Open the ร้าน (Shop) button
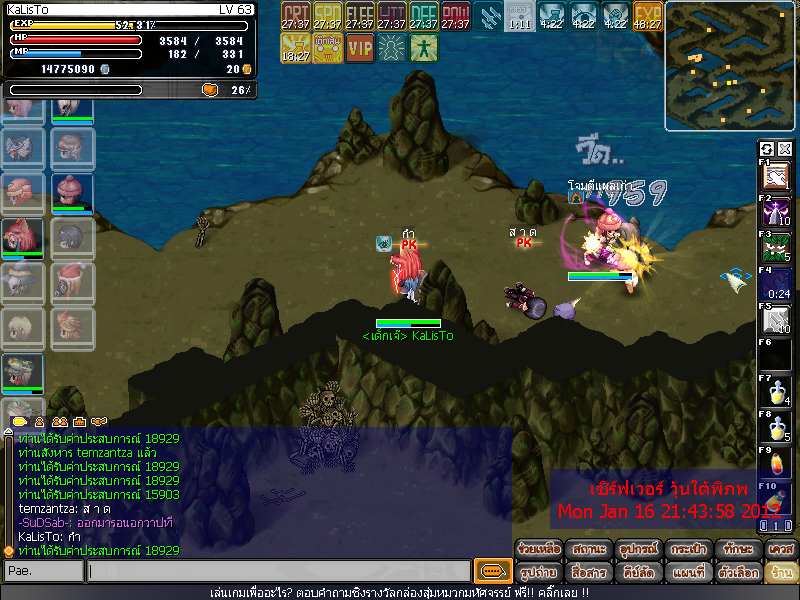 coord(780,572)
